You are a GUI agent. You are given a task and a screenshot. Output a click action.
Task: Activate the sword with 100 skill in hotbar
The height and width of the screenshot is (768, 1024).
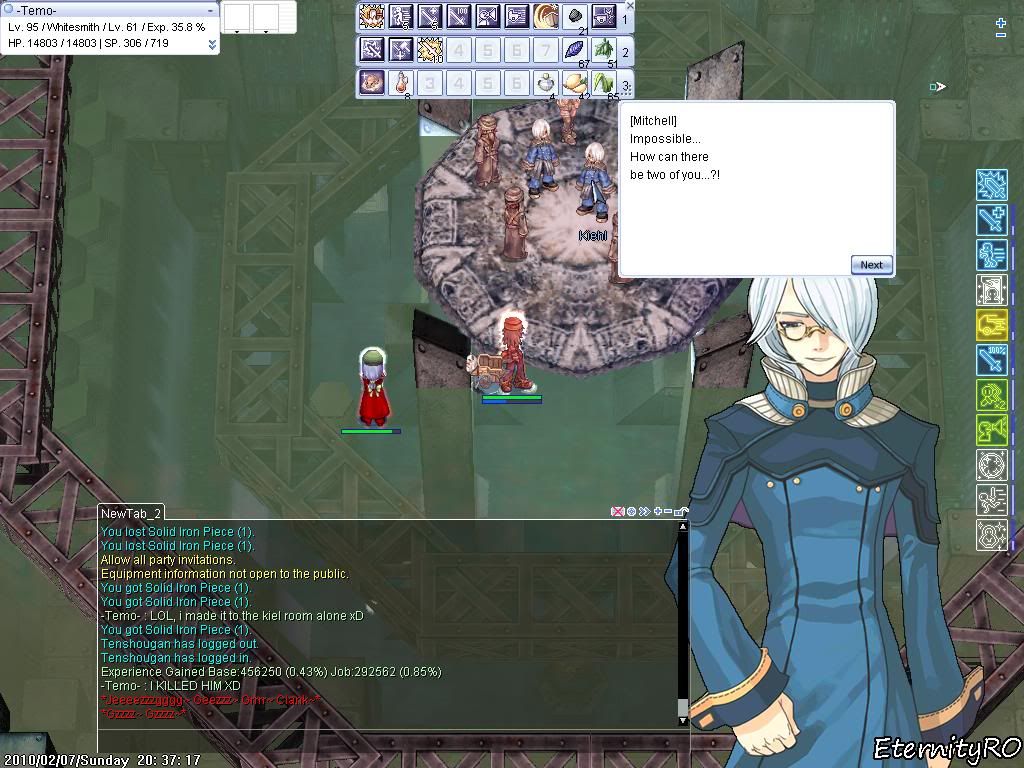point(459,17)
